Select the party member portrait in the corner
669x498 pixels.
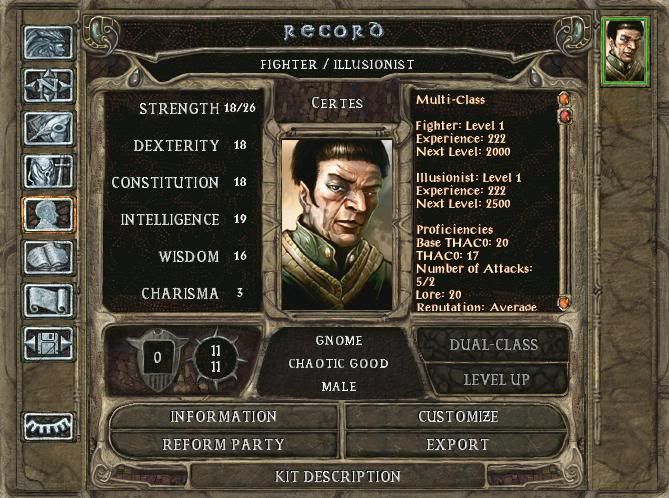(x=626, y=49)
